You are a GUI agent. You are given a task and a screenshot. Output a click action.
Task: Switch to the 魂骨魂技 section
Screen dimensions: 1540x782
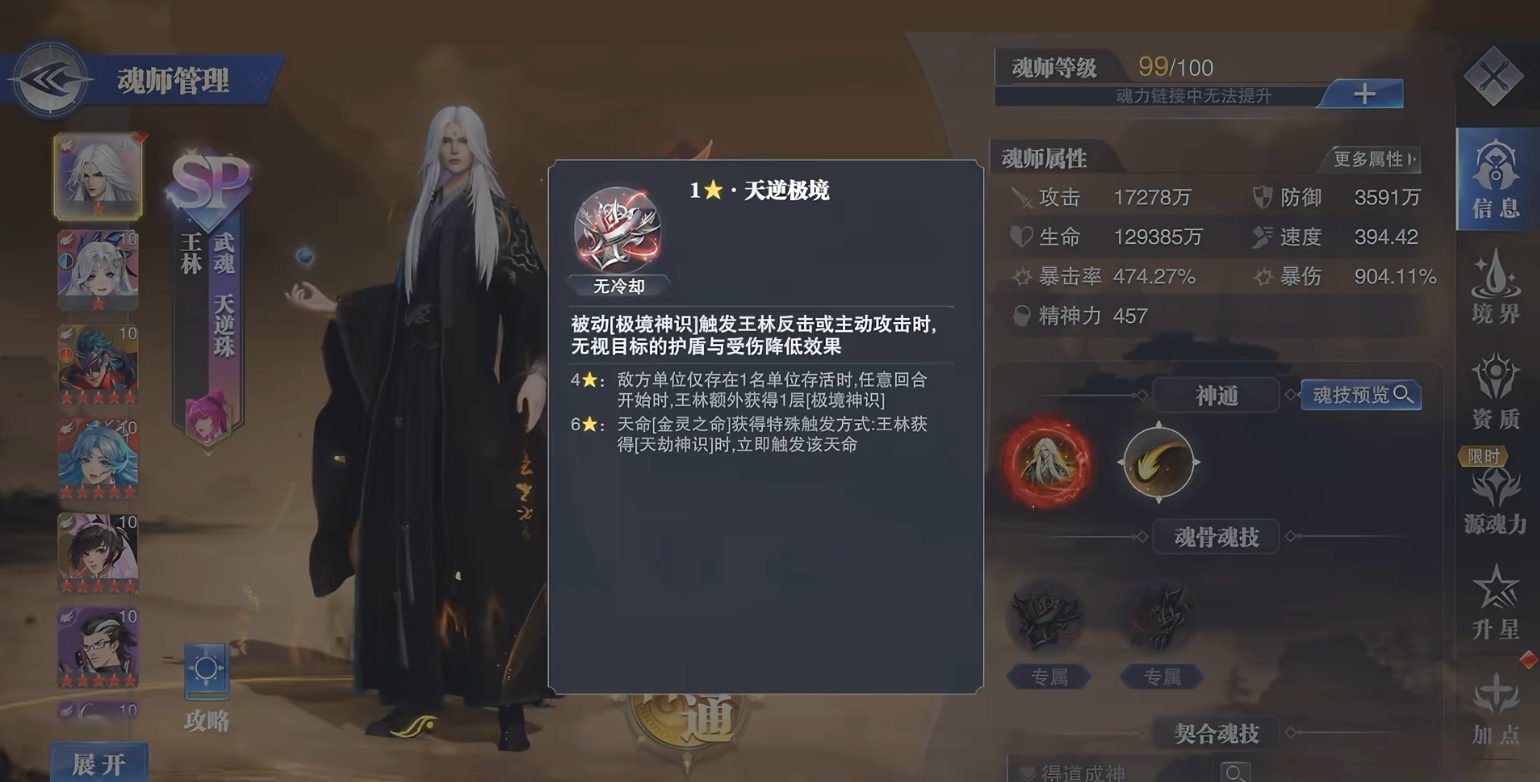pos(1215,537)
